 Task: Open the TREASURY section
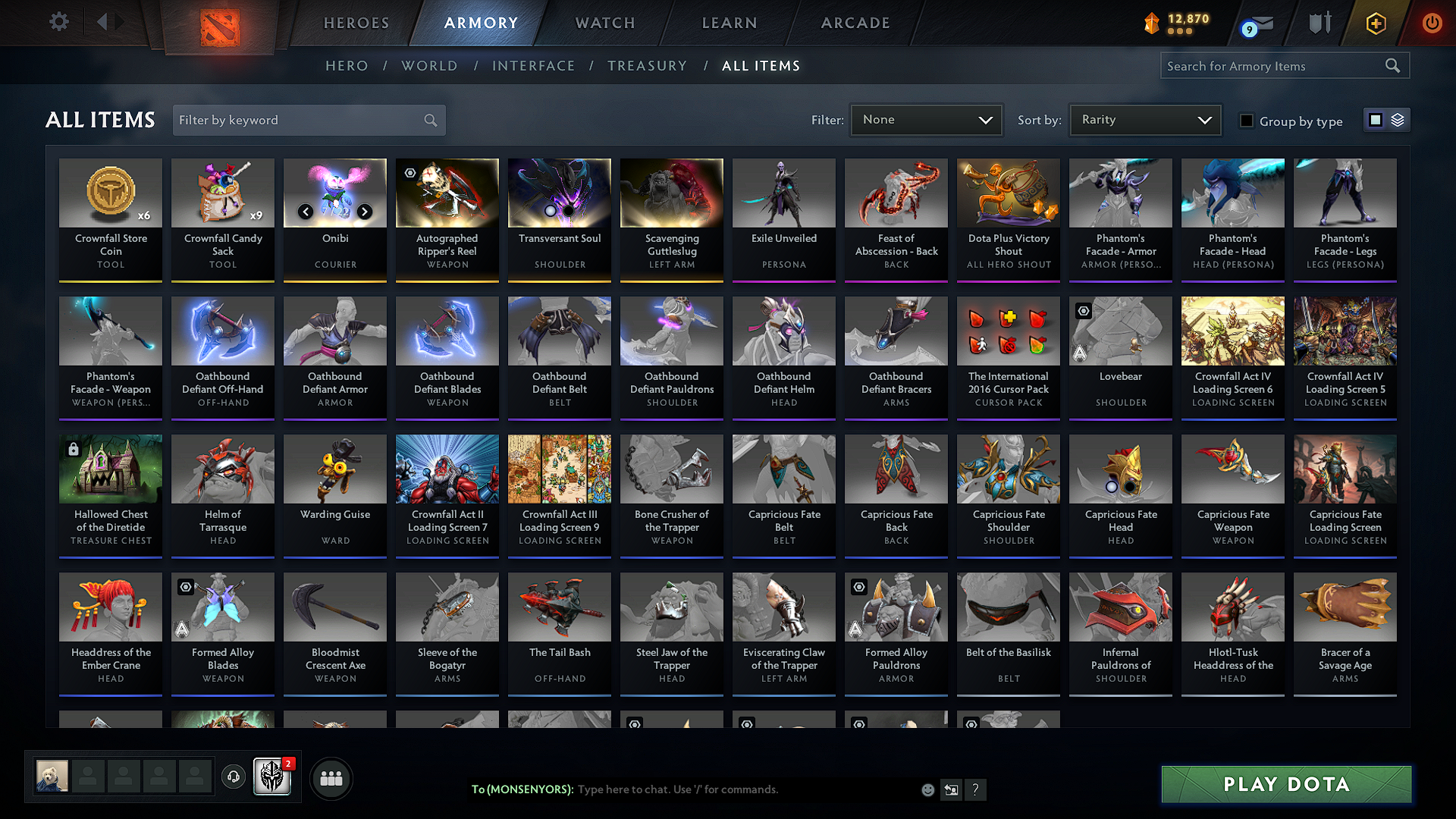pyautogui.click(x=647, y=65)
